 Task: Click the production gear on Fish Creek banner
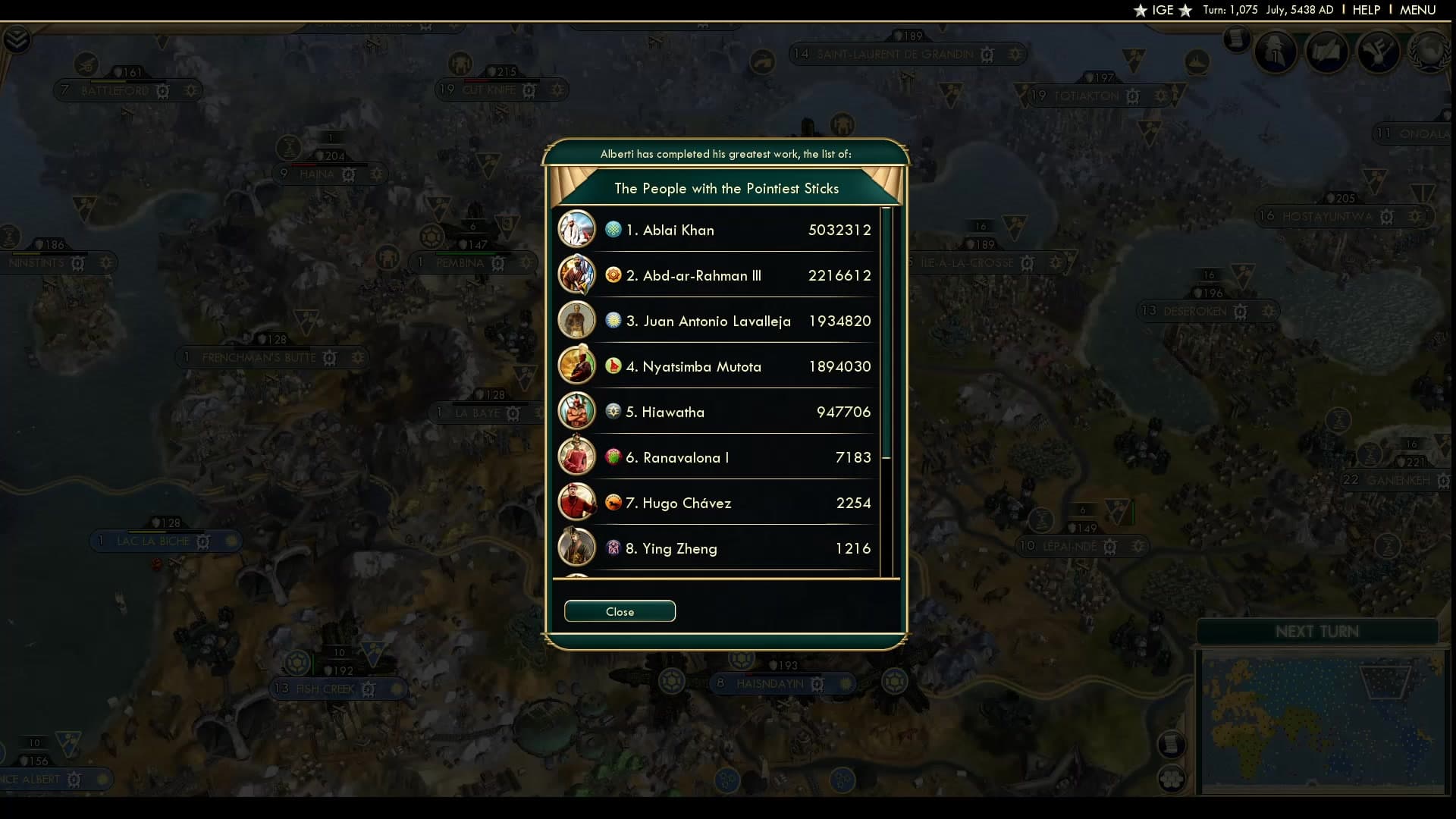(x=369, y=689)
